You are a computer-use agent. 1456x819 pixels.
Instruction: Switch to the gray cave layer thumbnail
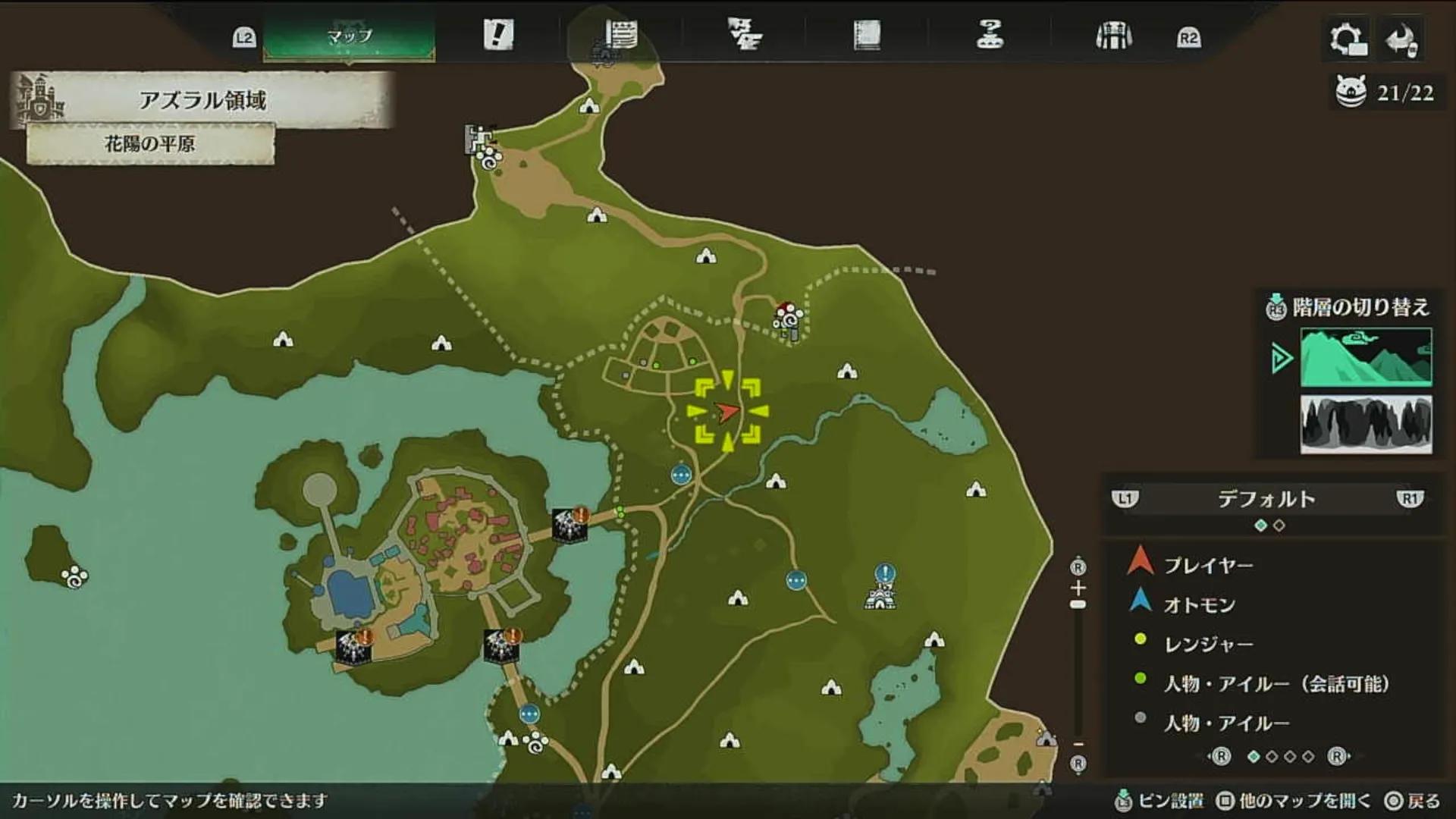(1366, 425)
